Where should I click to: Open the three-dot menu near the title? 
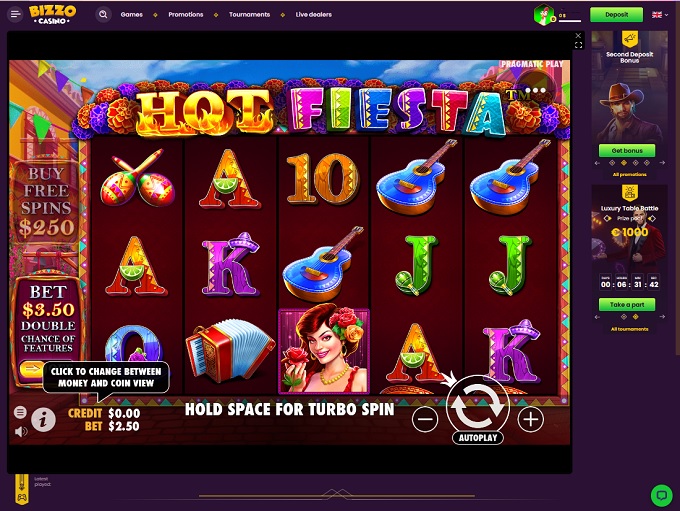(537, 90)
